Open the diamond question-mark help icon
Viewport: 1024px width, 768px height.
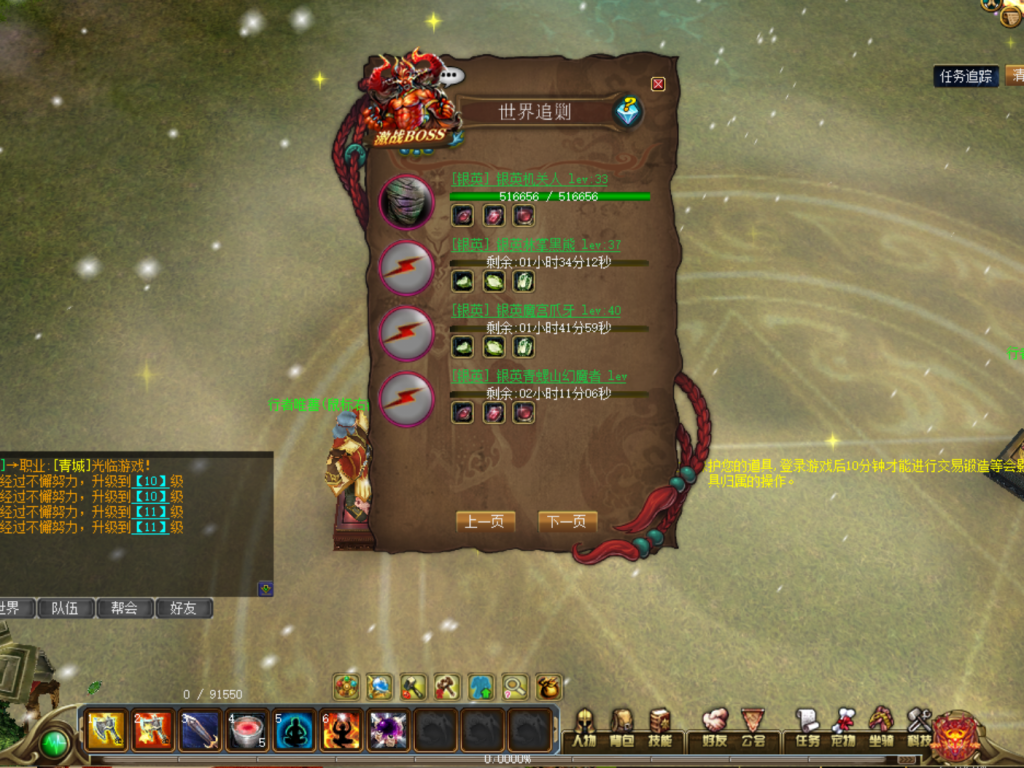pyautogui.click(x=627, y=110)
